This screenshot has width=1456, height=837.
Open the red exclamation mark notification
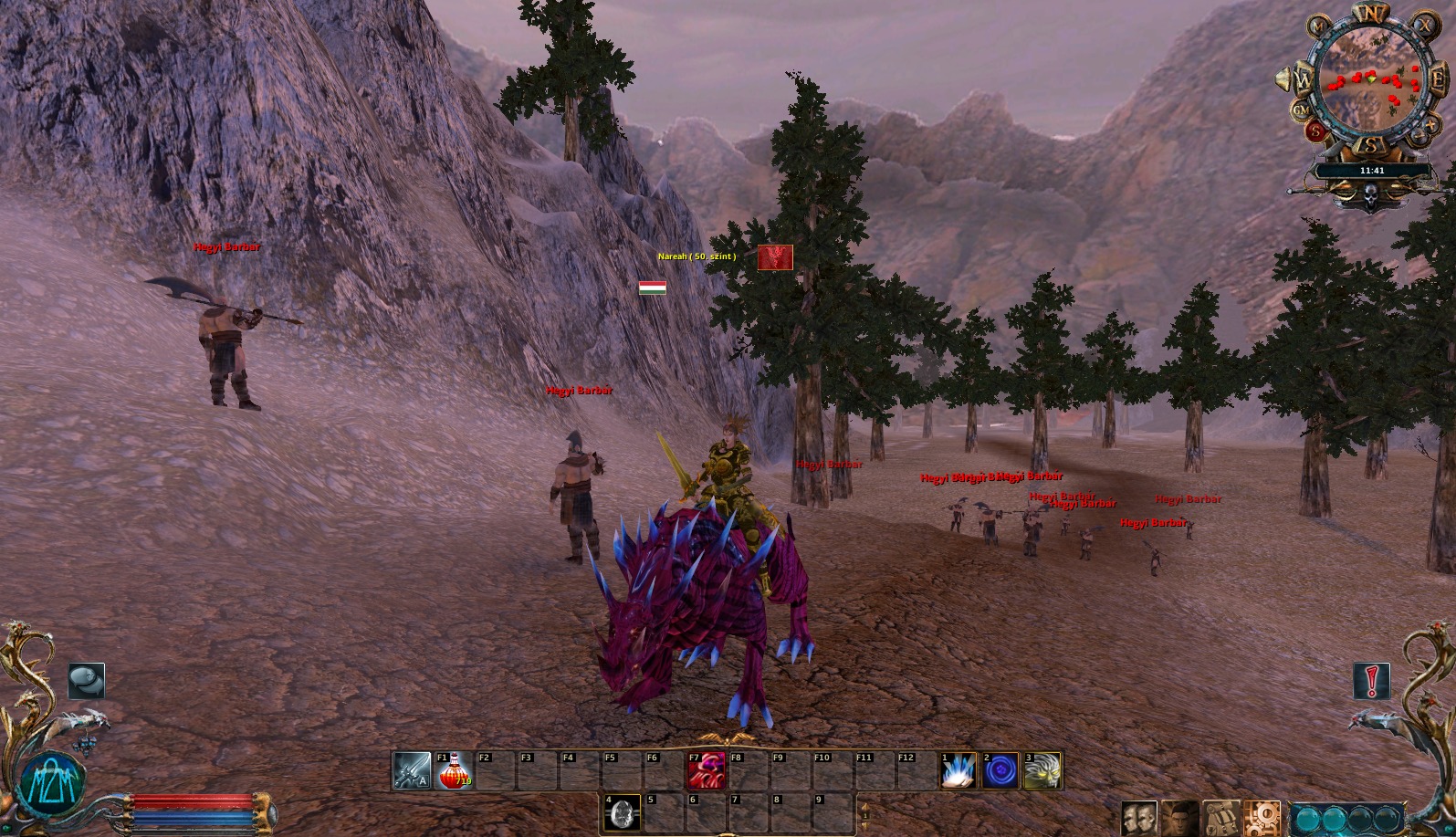click(x=1371, y=681)
